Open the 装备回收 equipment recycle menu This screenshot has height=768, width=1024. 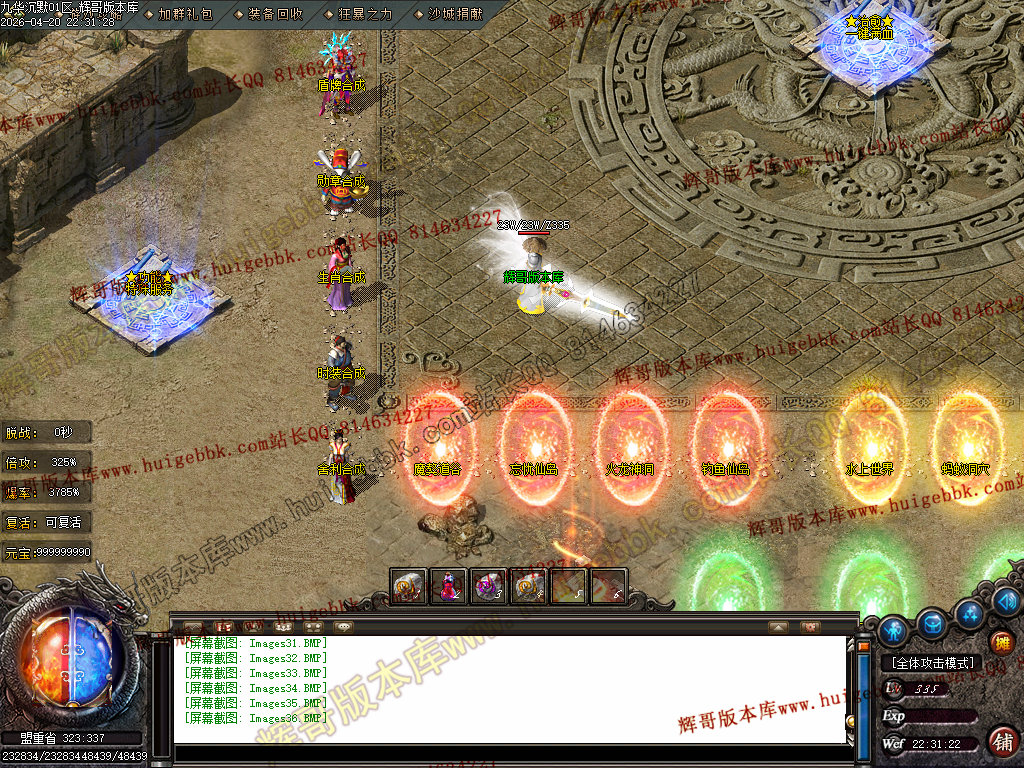[275, 14]
